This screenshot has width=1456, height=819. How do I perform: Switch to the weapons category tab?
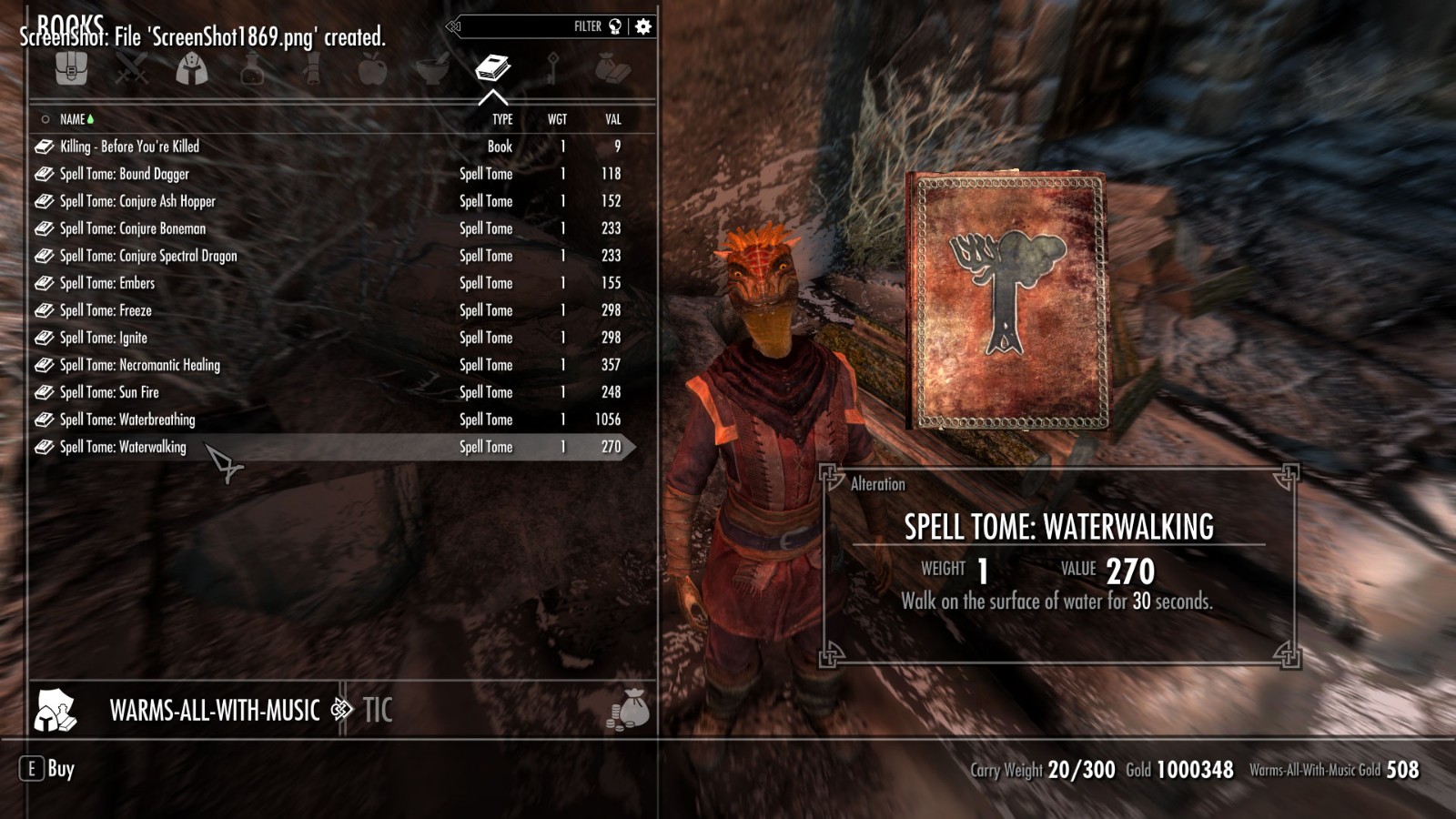(131, 69)
